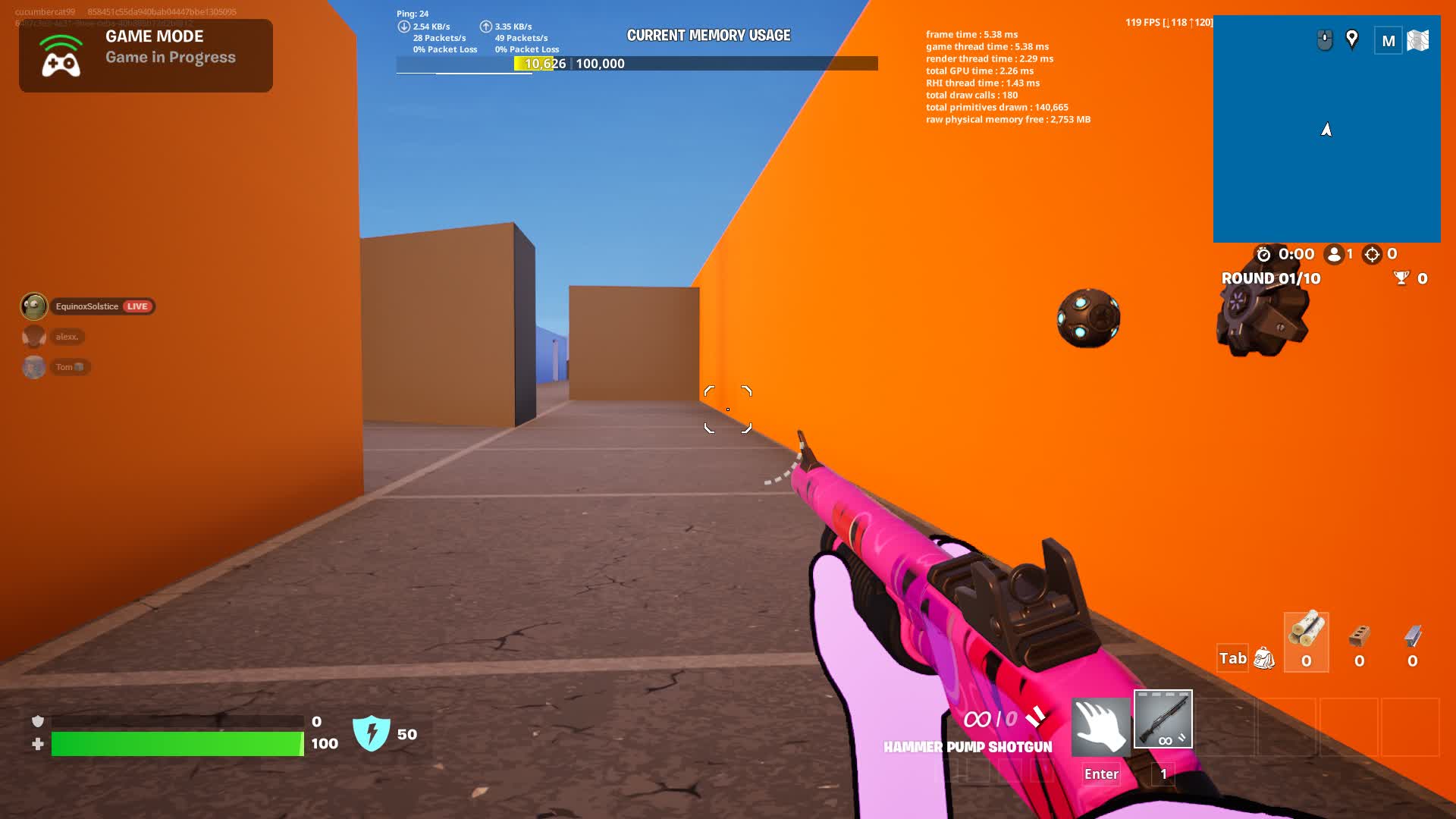The image size is (1456, 819).
Task: Select the map icon beside the minimap
Action: pos(1419,40)
